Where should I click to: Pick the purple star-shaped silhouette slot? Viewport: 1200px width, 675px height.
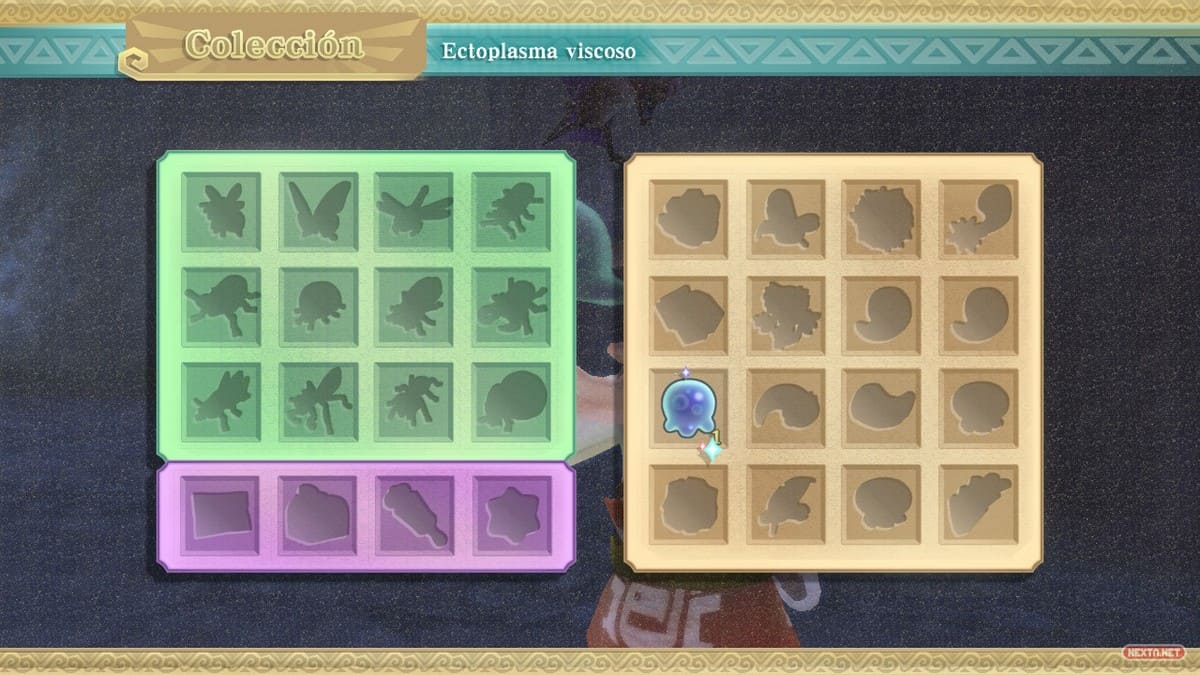[x=511, y=514]
